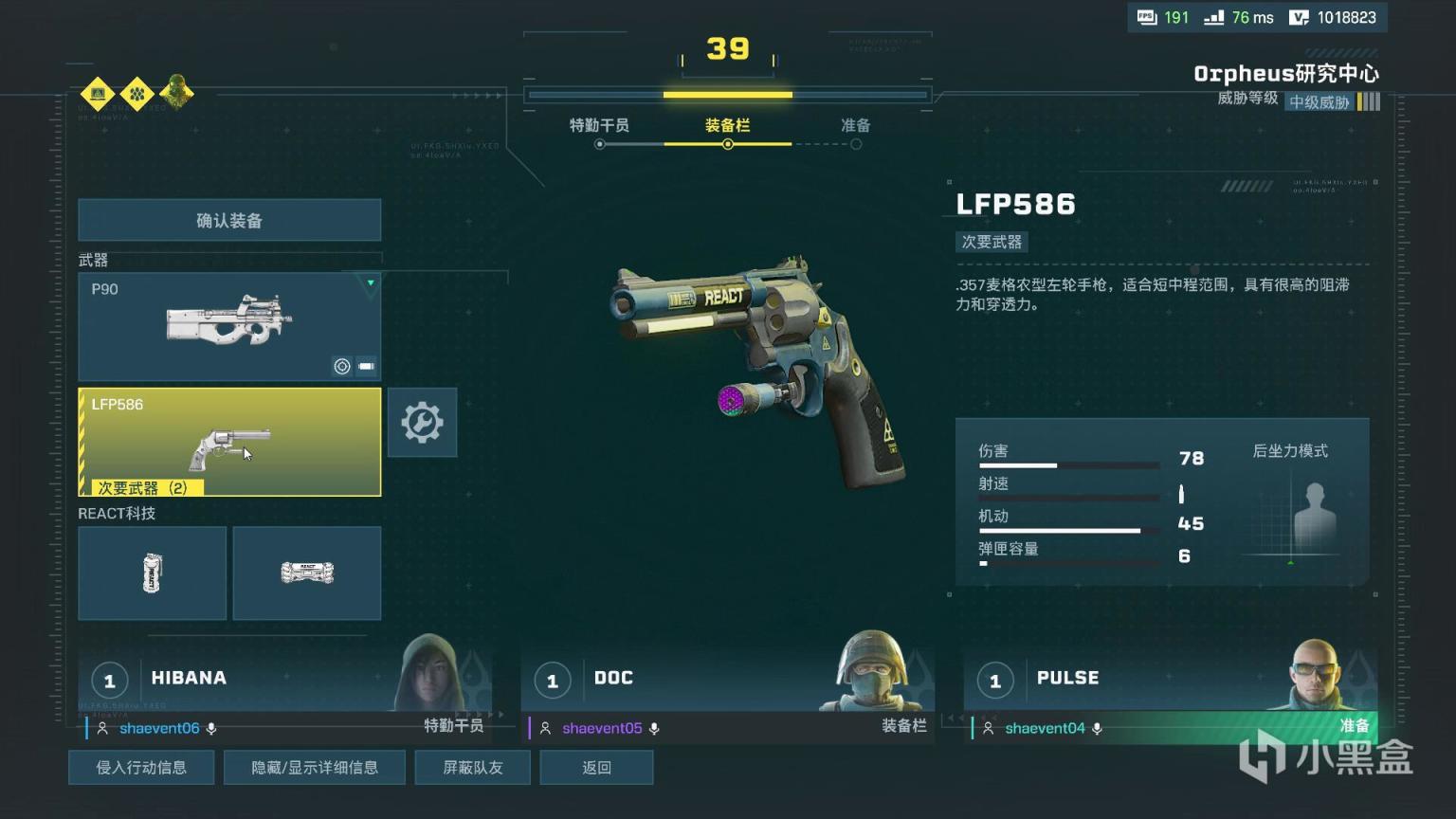Go back with the 返回 button
Screen dimensions: 1456x819
[x=596, y=768]
